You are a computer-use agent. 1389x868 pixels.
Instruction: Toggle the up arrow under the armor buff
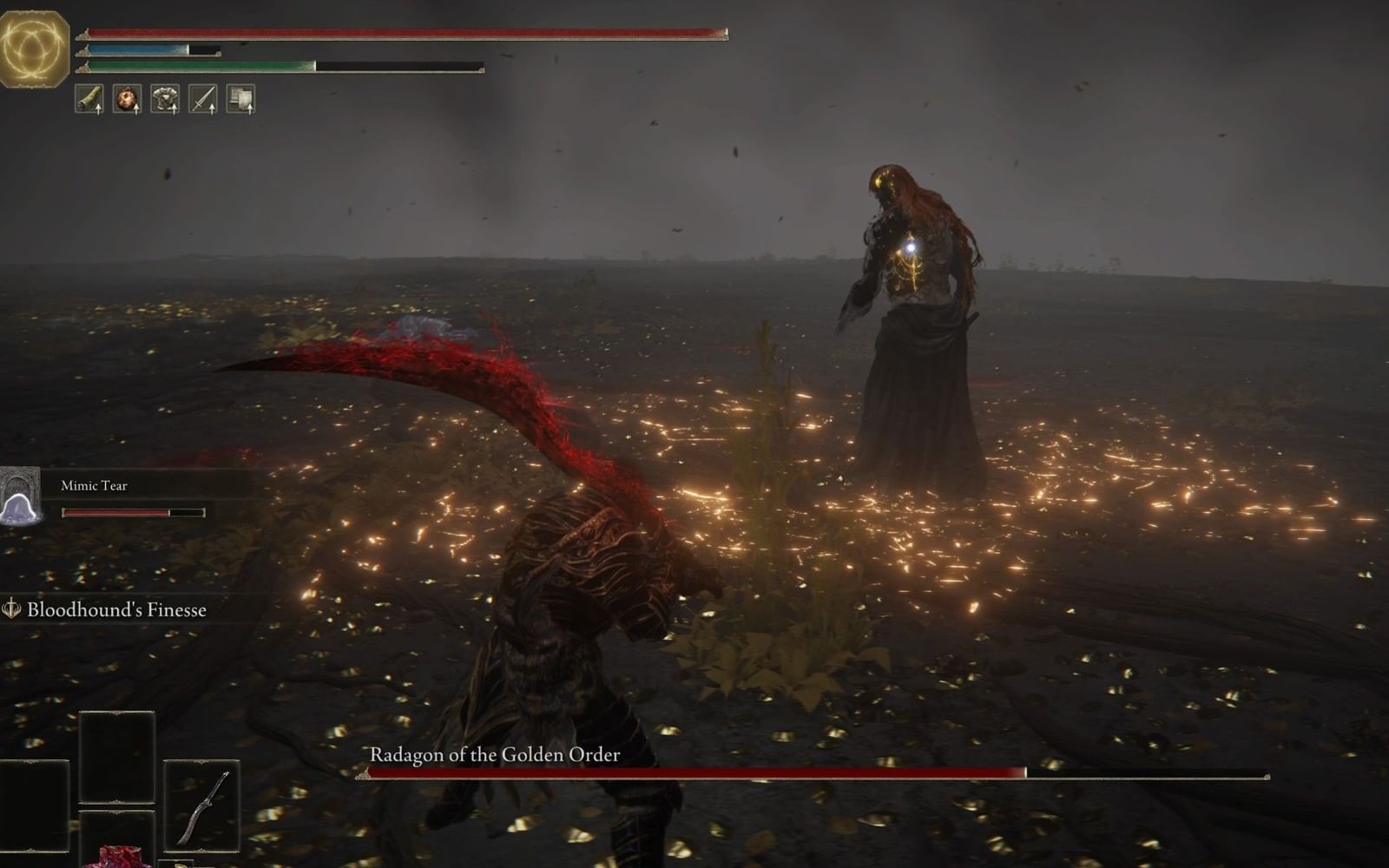pyautogui.click(x=175, y=109)
